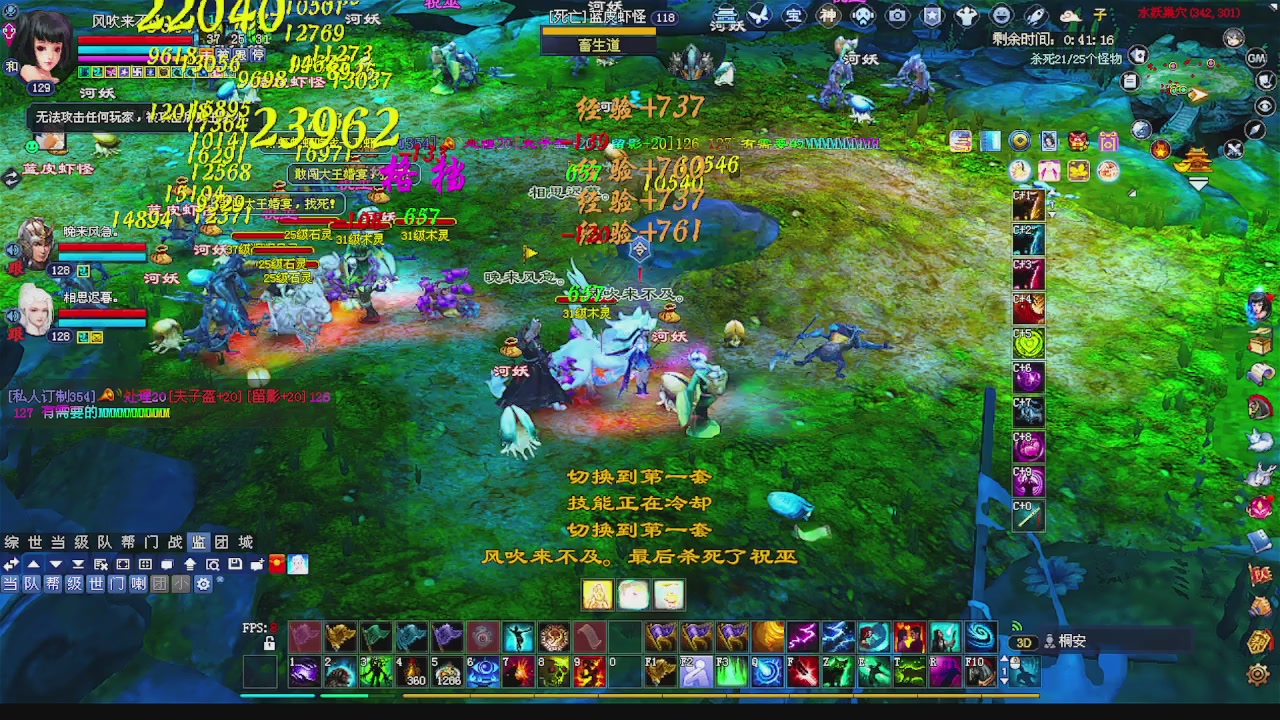Open the chat settings gear icon
The width and height of the screenshot is (1280, 720).
[x=204, y=584]
